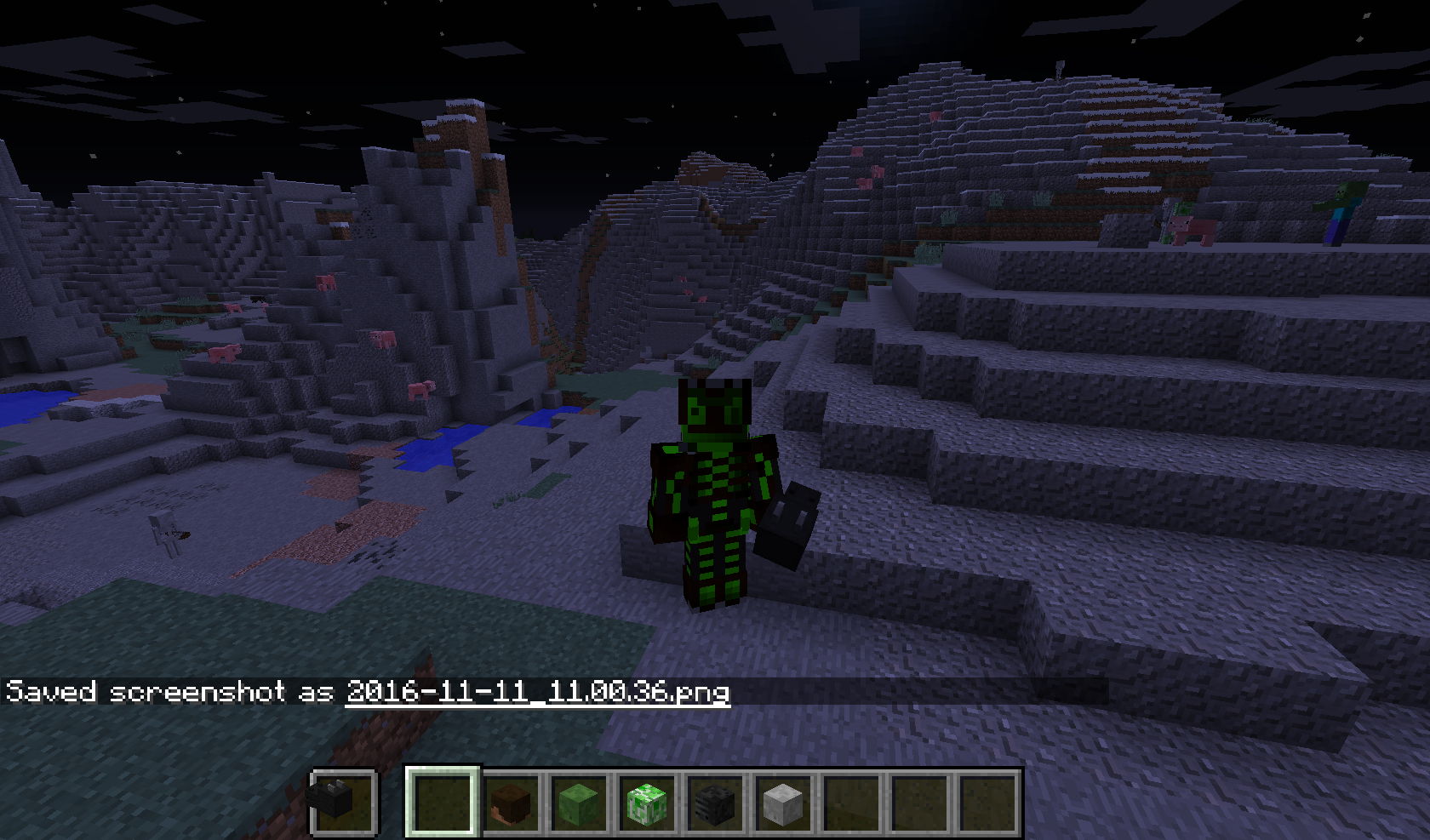Select the creeper head hotbar slot

(647, 803)
